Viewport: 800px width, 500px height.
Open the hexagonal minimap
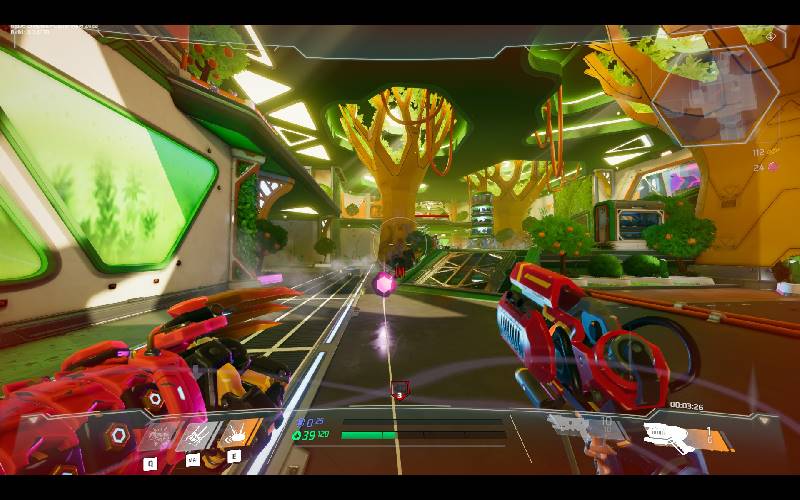[x=714, y=97]
